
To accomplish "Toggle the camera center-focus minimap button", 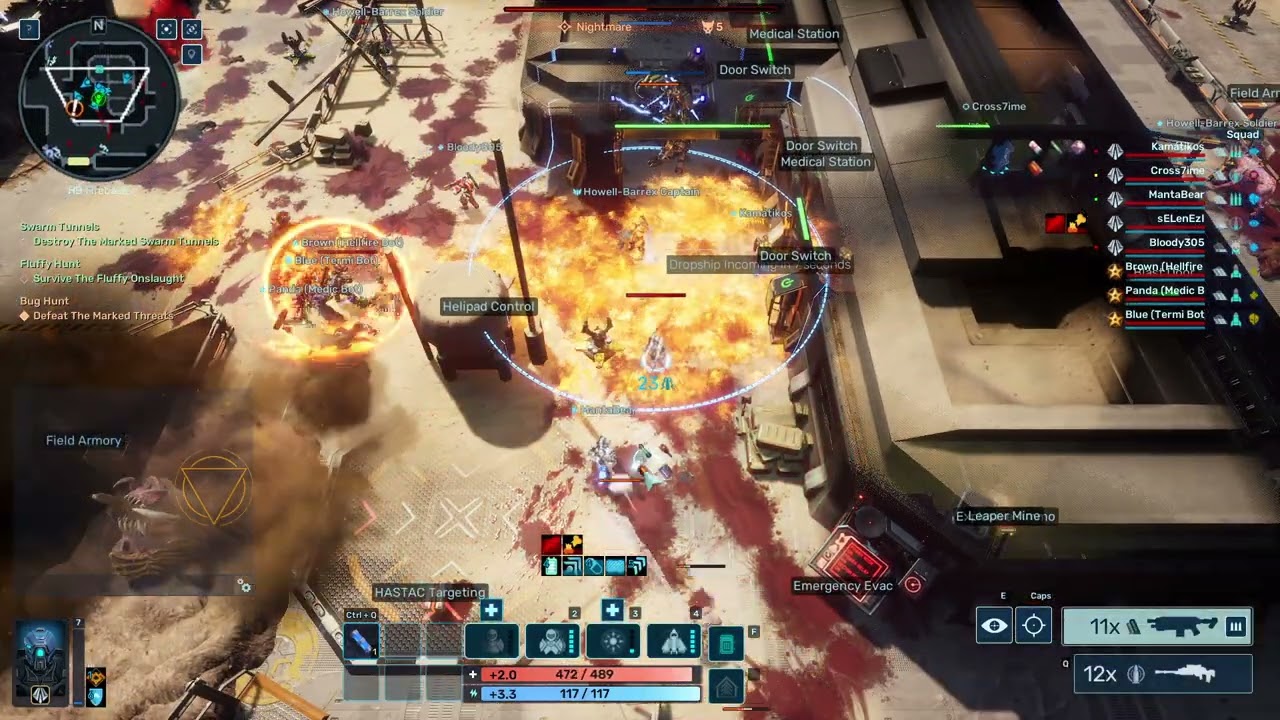I will [x=167, y=29].
